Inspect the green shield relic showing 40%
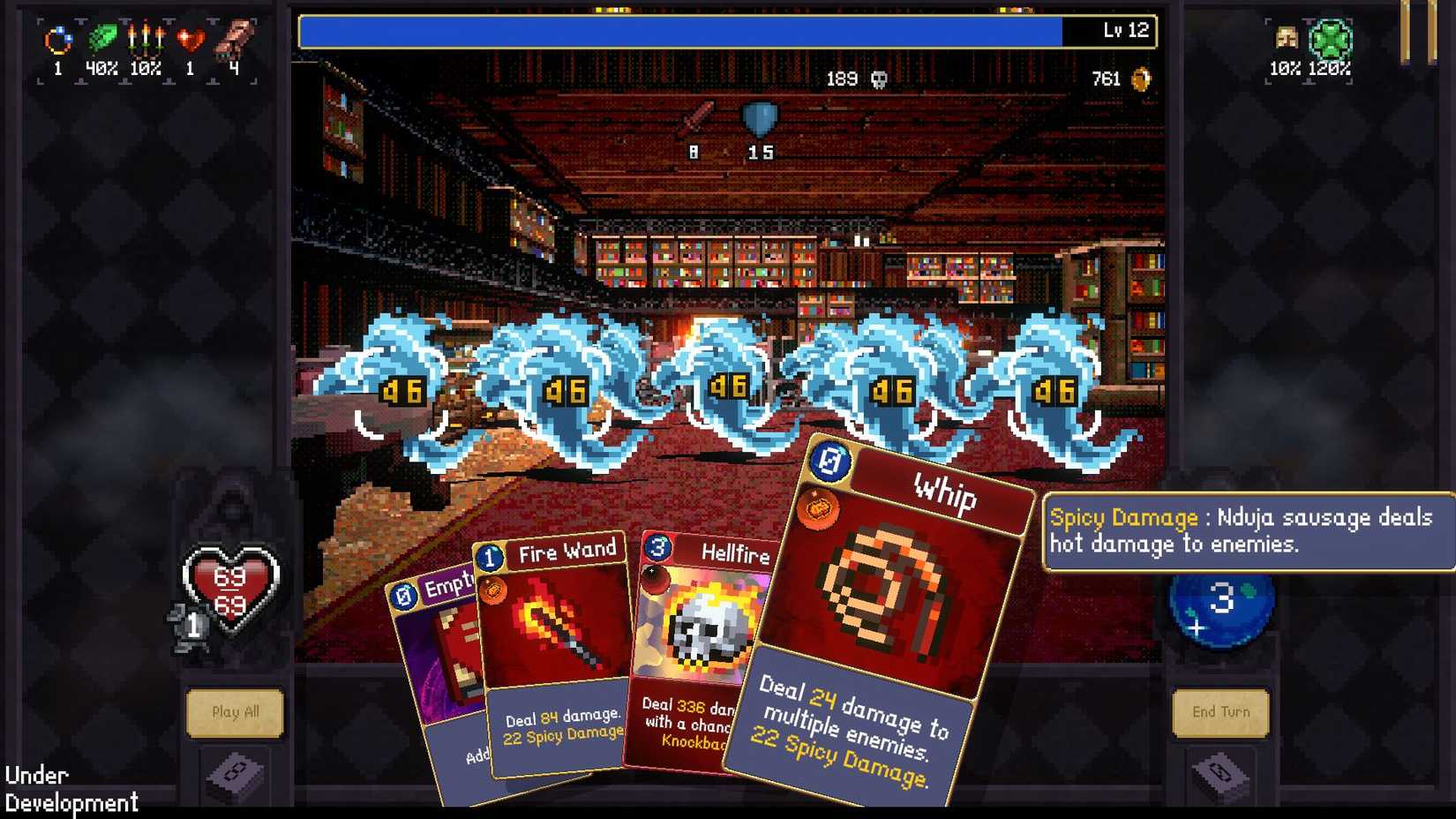This screenshot has height=819, width=1456. (x=101, y=40)
